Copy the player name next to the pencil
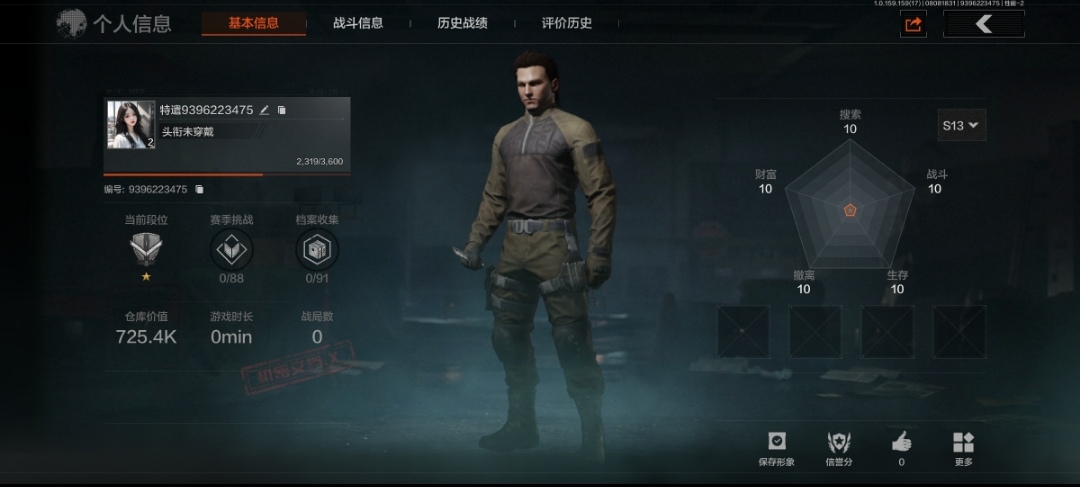The image size is (1080, 487). (x=282, y=110)
